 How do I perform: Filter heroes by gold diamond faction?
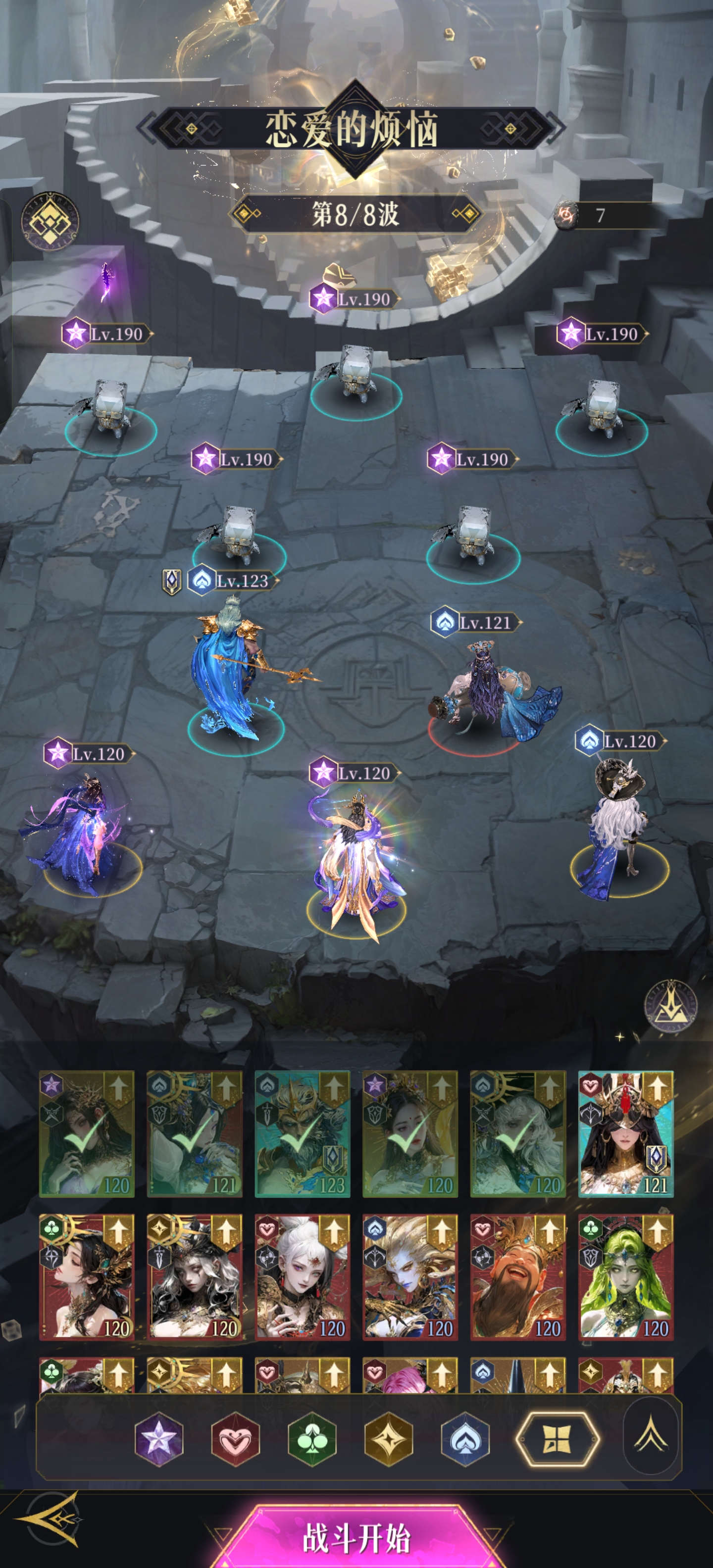pos(389,1440)
